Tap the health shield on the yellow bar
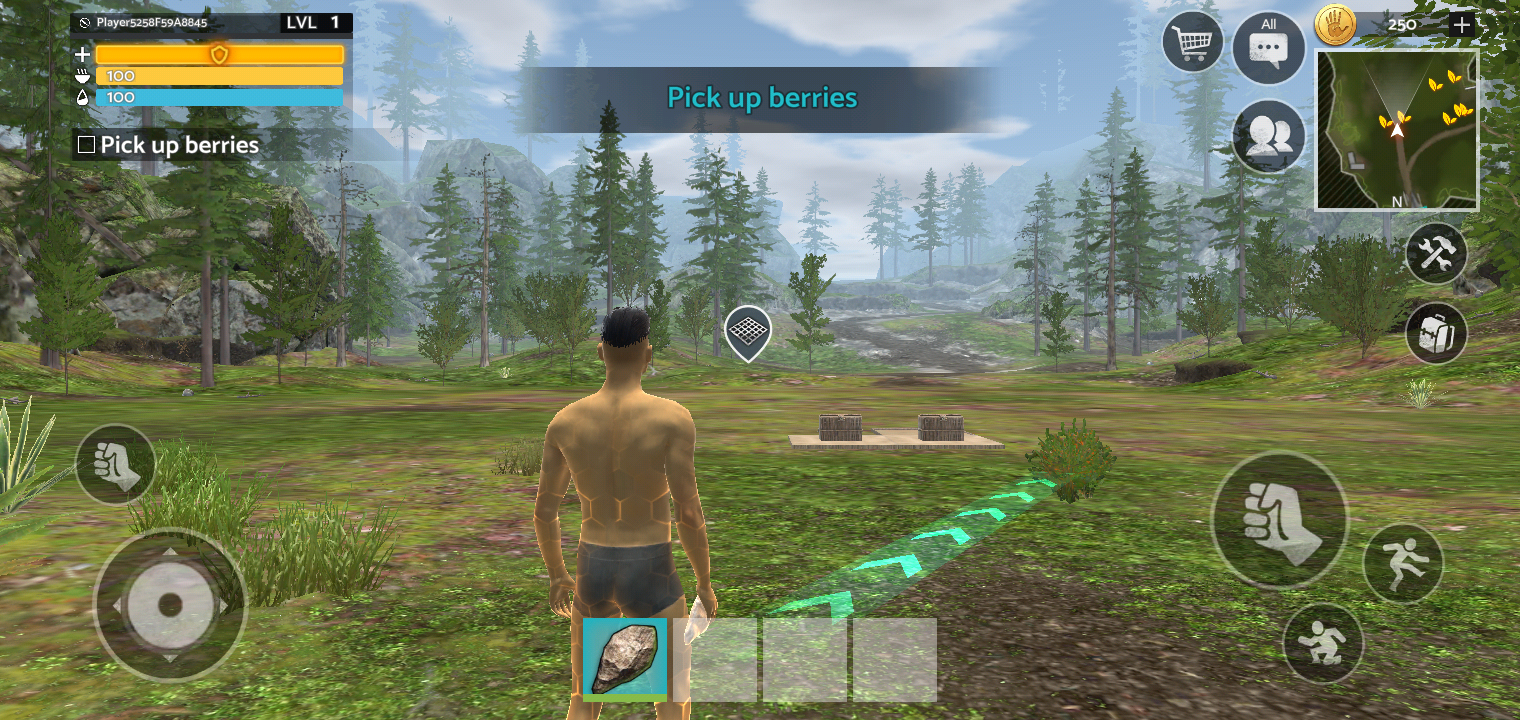The width and height of the screenshot is (1520, 720). tap(219, 53)
